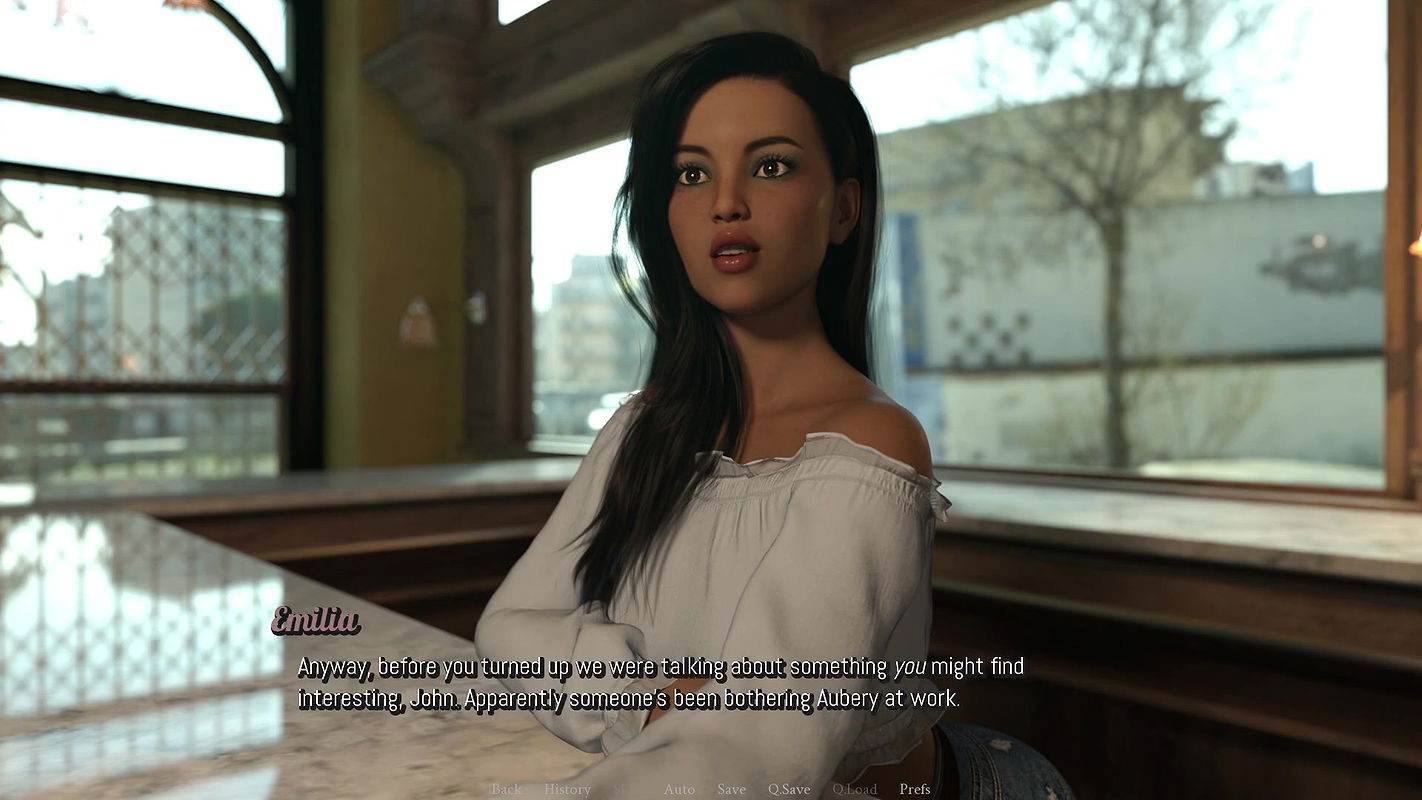The width and height of the screenshot is (1422, 800).
Task: Click History in the quick menu bar
Action: pos(567,789)
